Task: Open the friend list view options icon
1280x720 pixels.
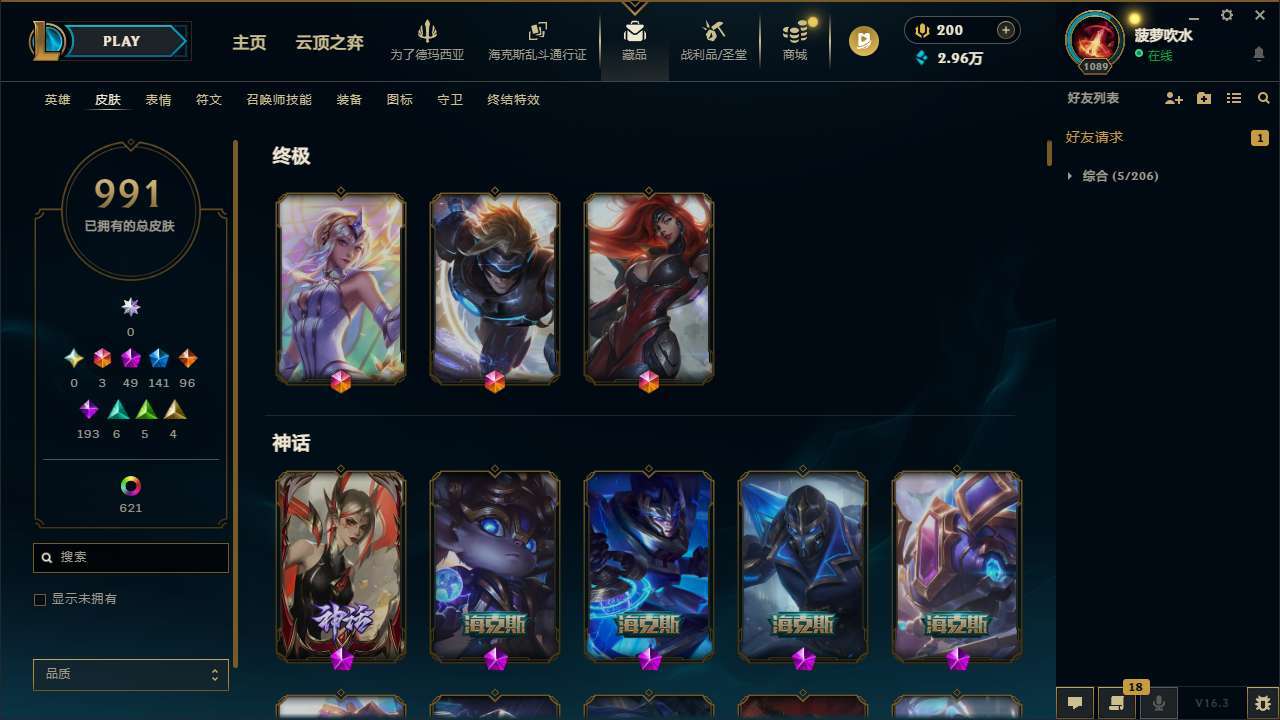Action: [x=1233, y=98]
